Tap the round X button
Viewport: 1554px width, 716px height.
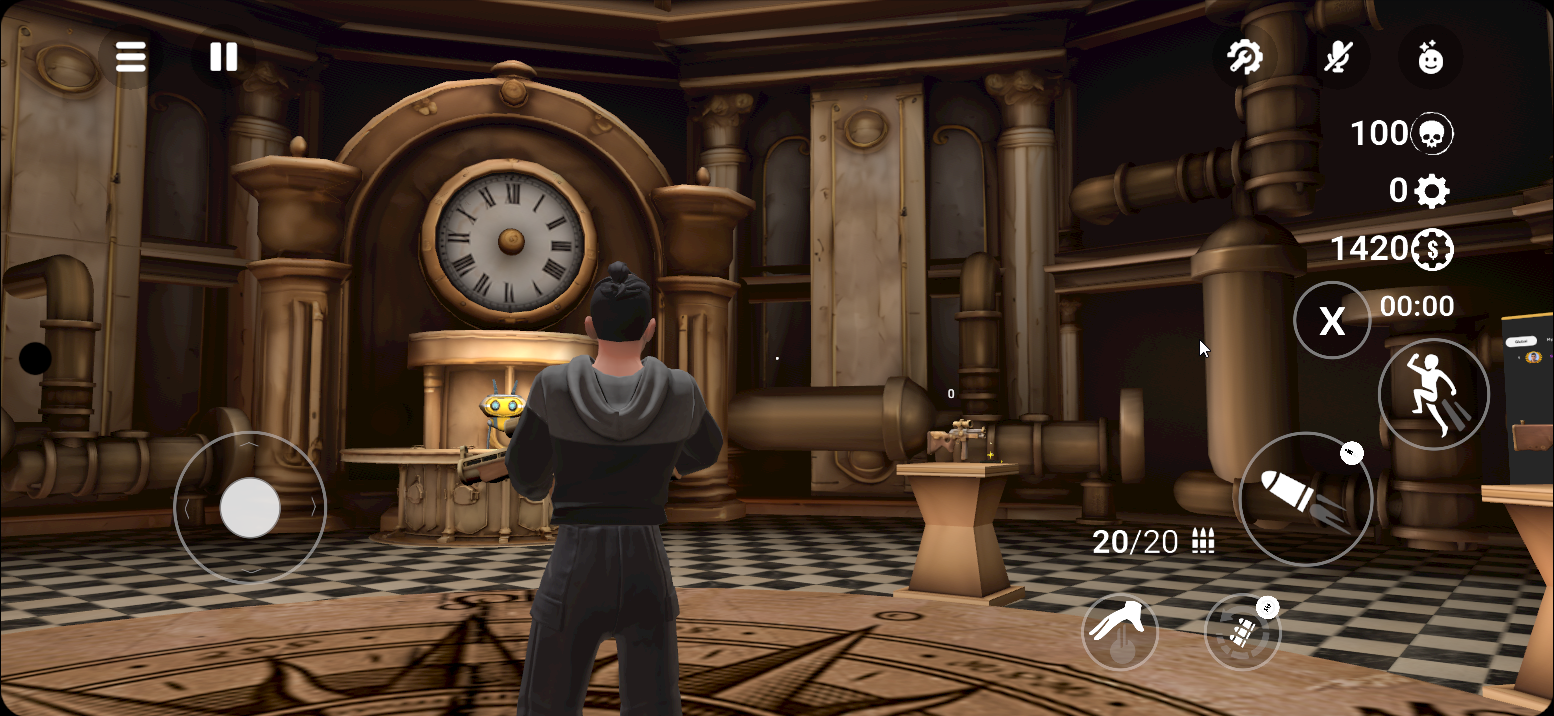[x=1332, y=320]
